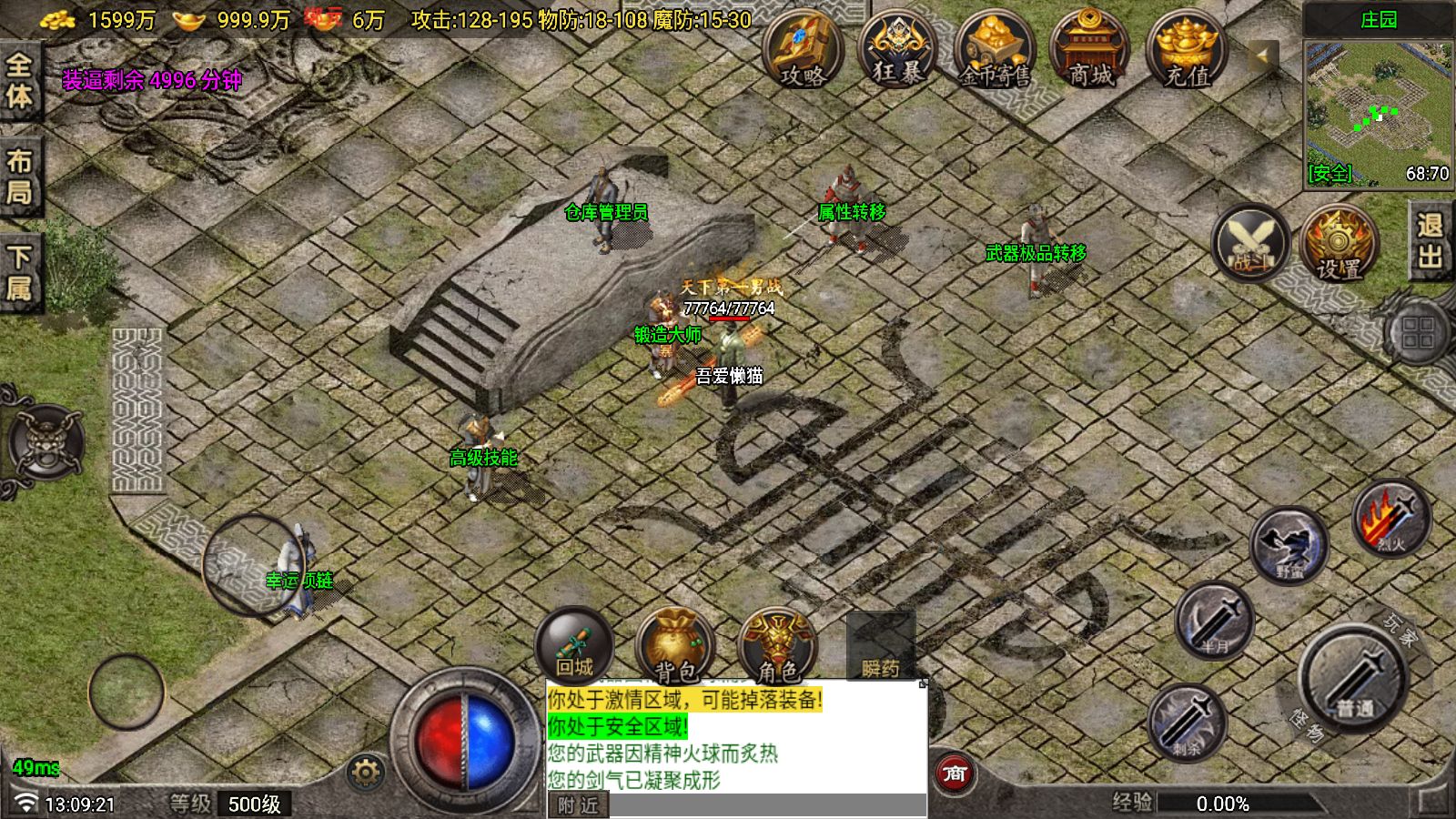Use the 回城 return scroll
This screenshot has width=1456, height=819.
click(x=574, y=646)
